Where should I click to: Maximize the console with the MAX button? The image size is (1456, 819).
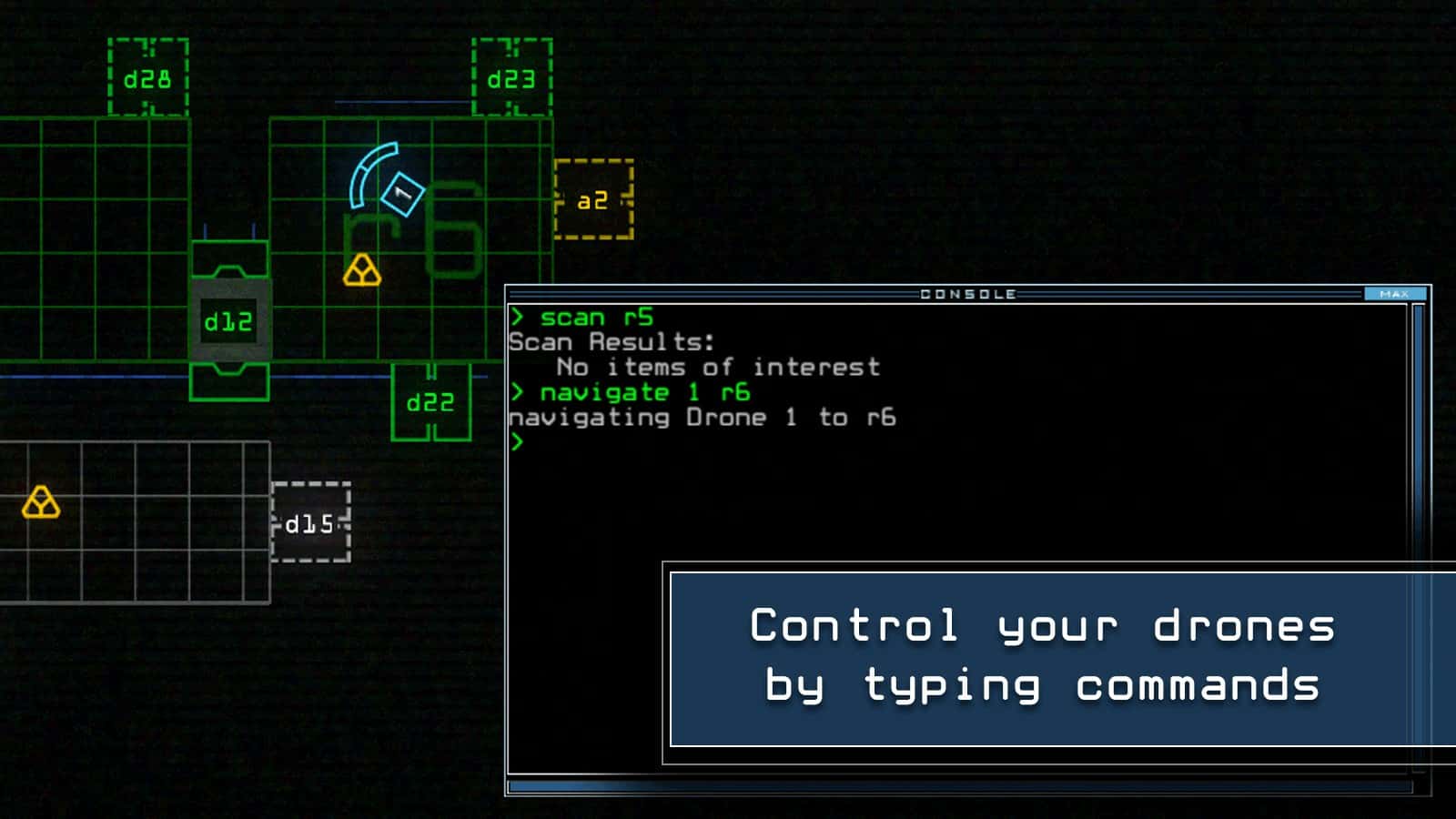point(1394,293)
